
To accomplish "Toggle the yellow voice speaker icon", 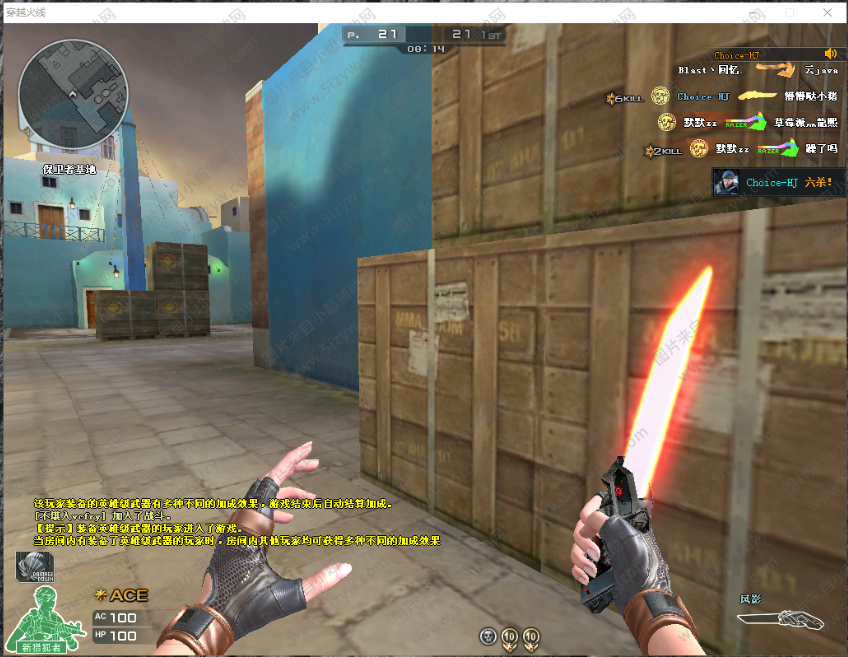I will [x=830, y=54].
